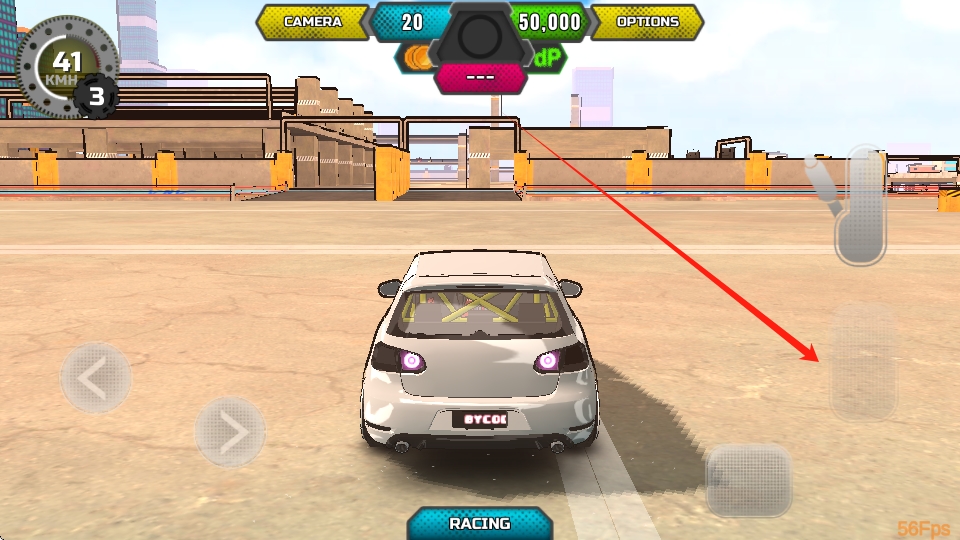This screenshot has height=540, width=960.
Task: Select the Racing mode button
Action: tap(480, 523)
